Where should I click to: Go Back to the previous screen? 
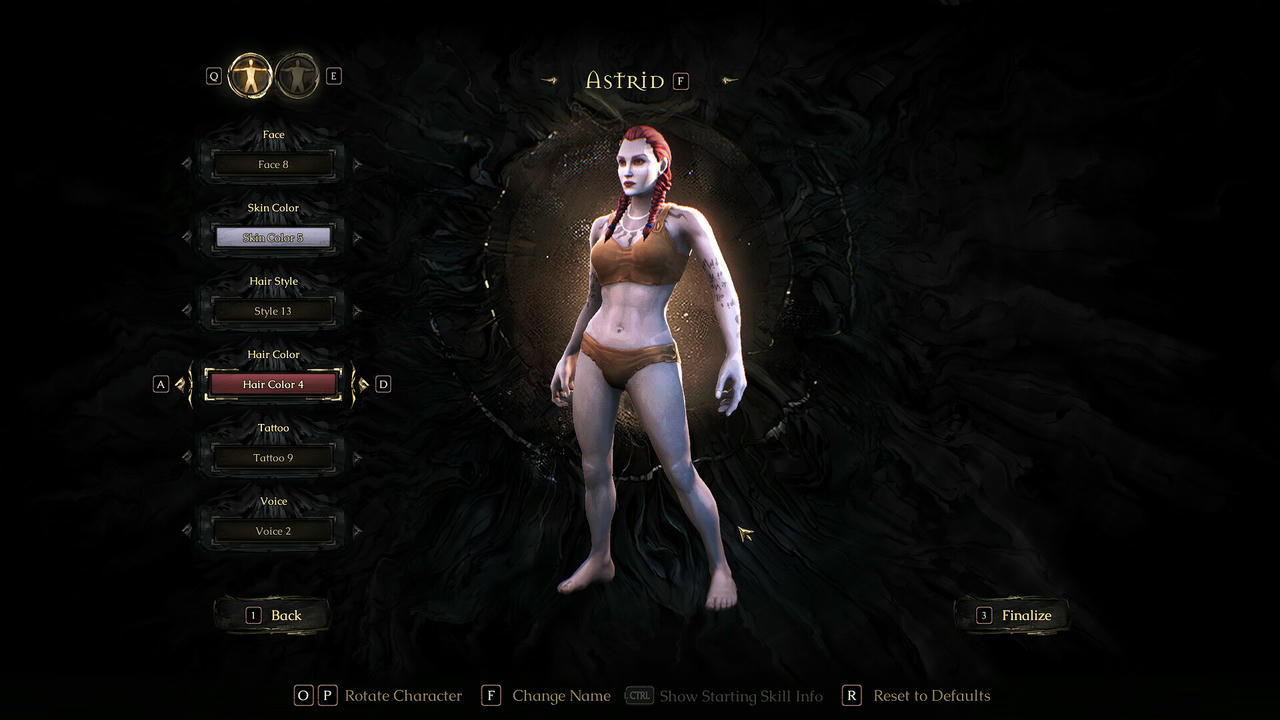(273, 615)
